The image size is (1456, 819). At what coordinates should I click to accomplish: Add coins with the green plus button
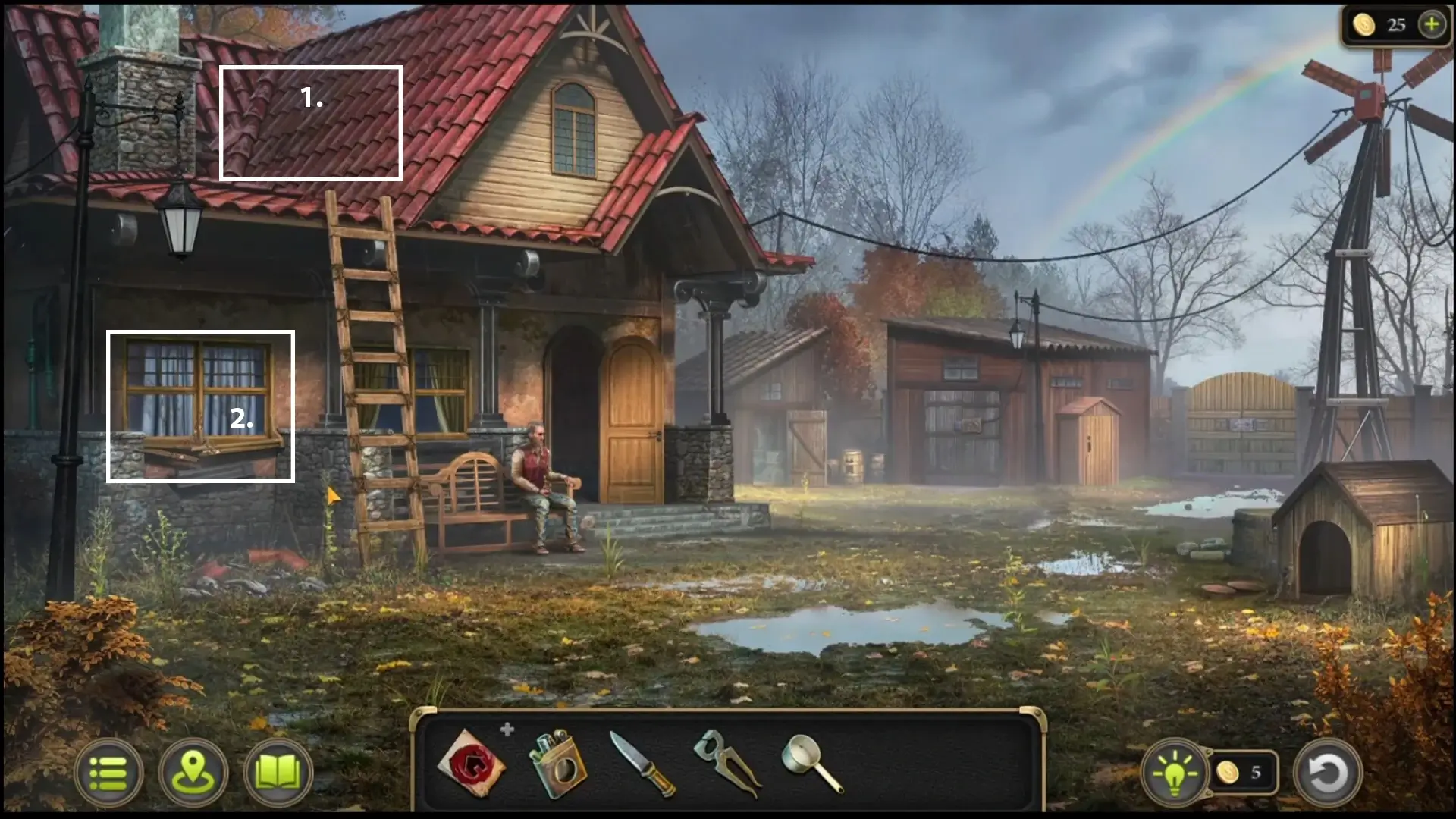[x=1432, y=25]
